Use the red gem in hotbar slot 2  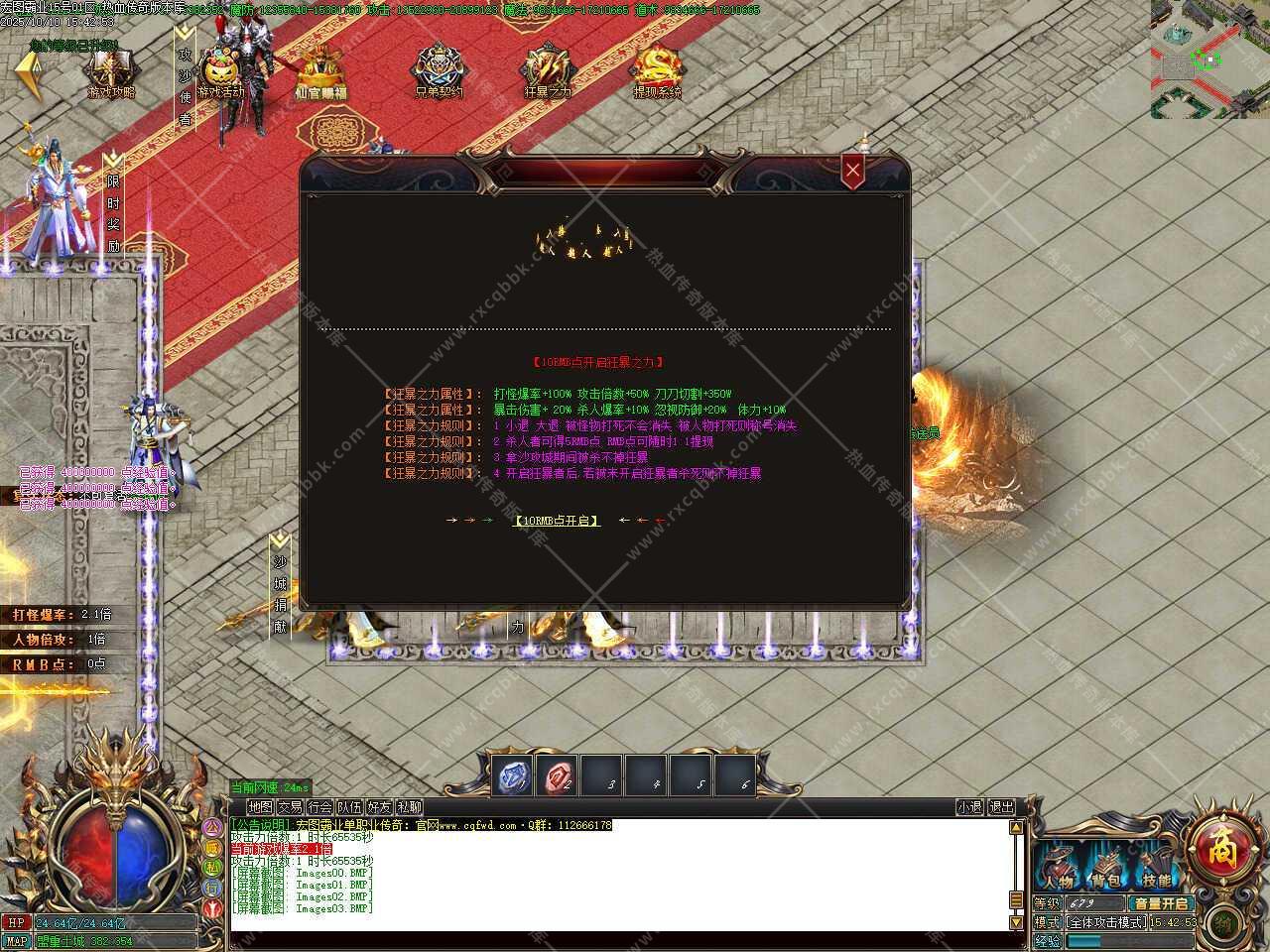pos(557,775)
